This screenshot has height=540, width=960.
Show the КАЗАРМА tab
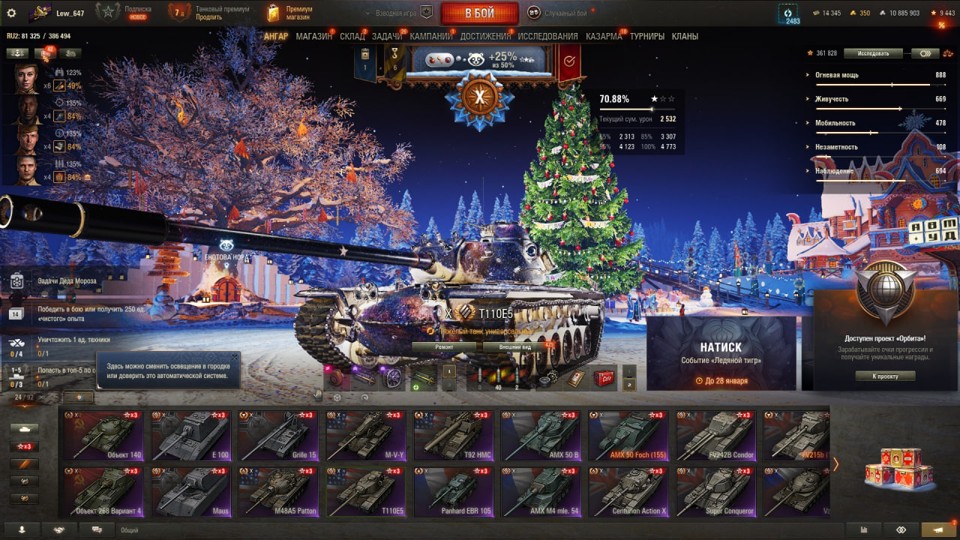click(604, 37)
